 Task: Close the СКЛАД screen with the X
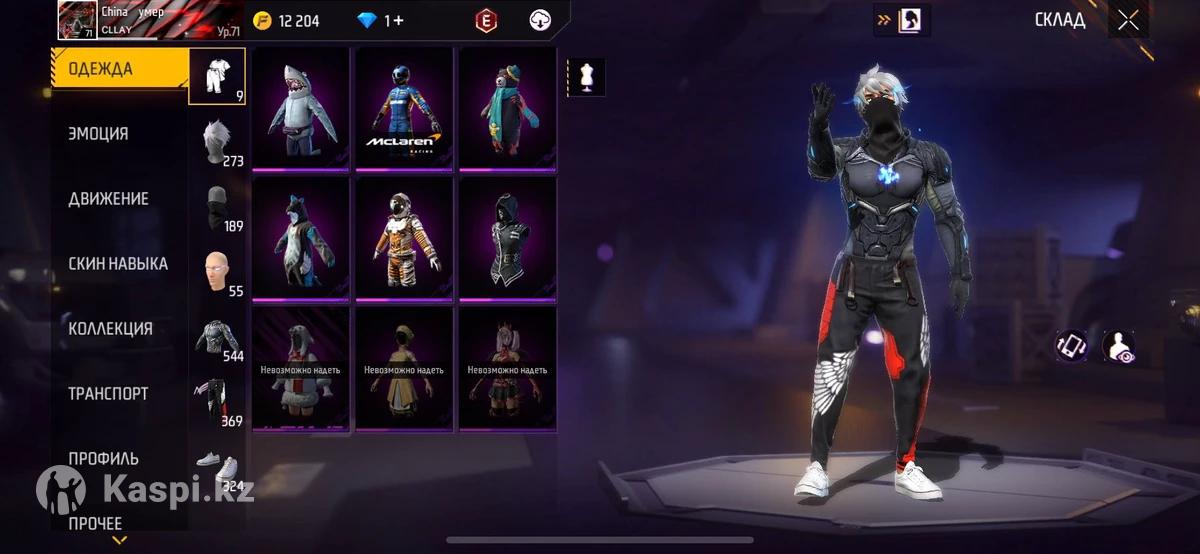click(x=1128, y=20)
